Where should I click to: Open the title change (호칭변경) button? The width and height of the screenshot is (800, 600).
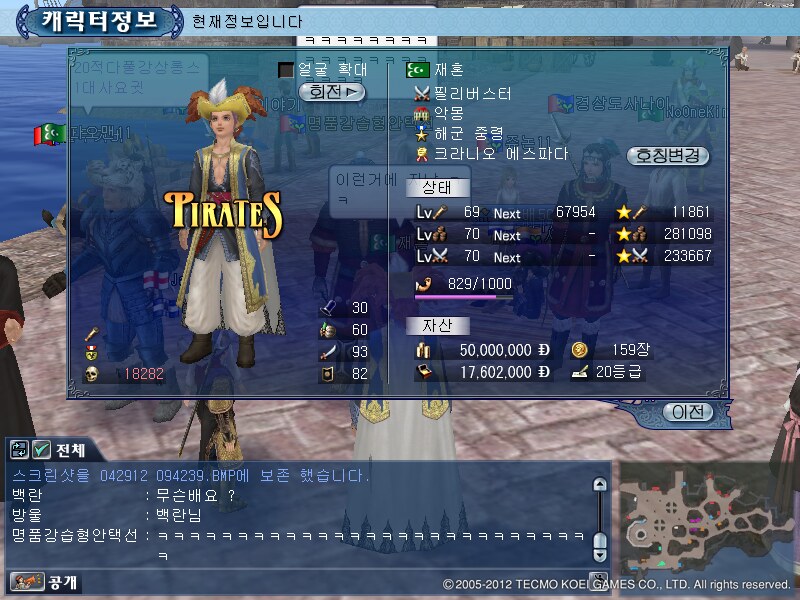(x=667, y=156)
